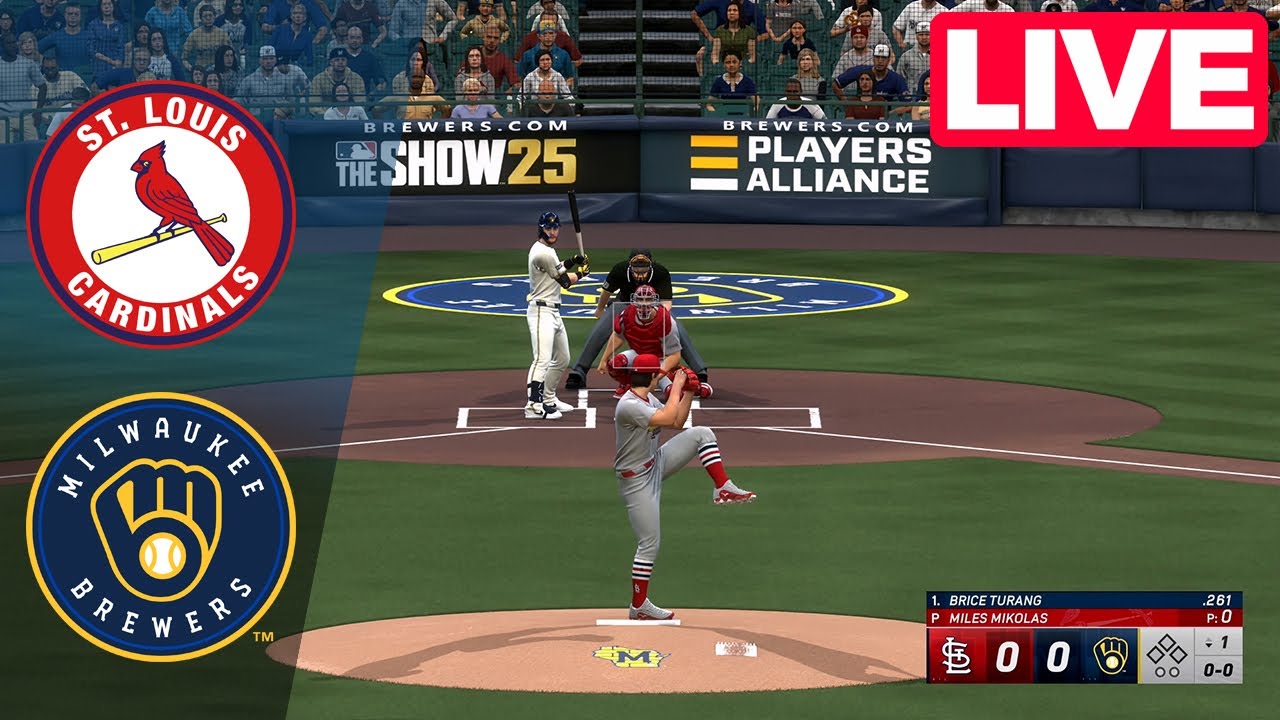Click the P: 0 pitch count display
Image resolution: width=1280 pixels, height=720 pixels.
(x=1219, y=617)
